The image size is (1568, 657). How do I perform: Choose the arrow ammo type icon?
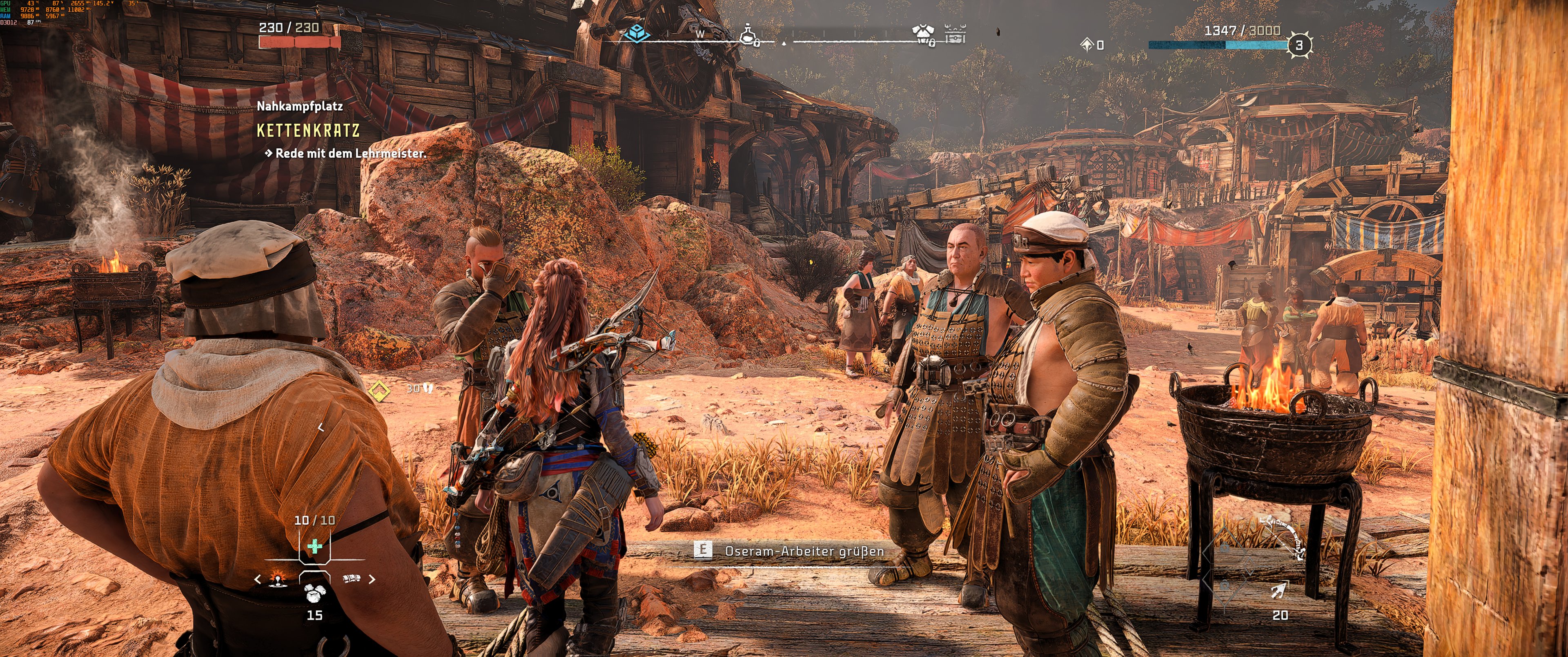tap(1279, 590)
